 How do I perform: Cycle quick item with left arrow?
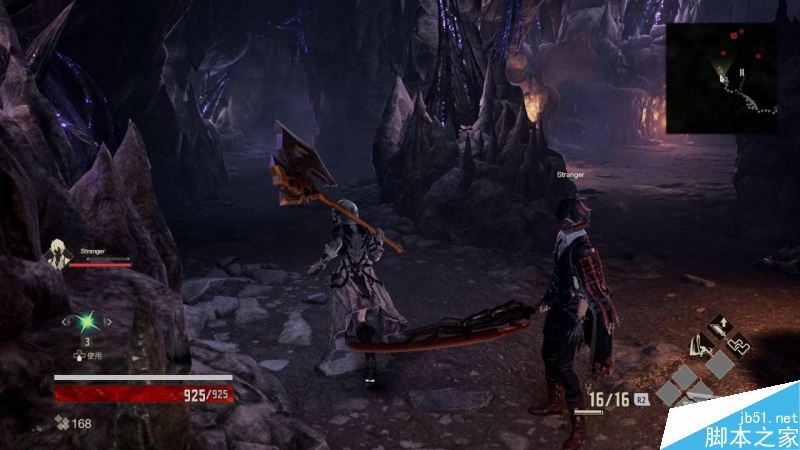(66, 321)
